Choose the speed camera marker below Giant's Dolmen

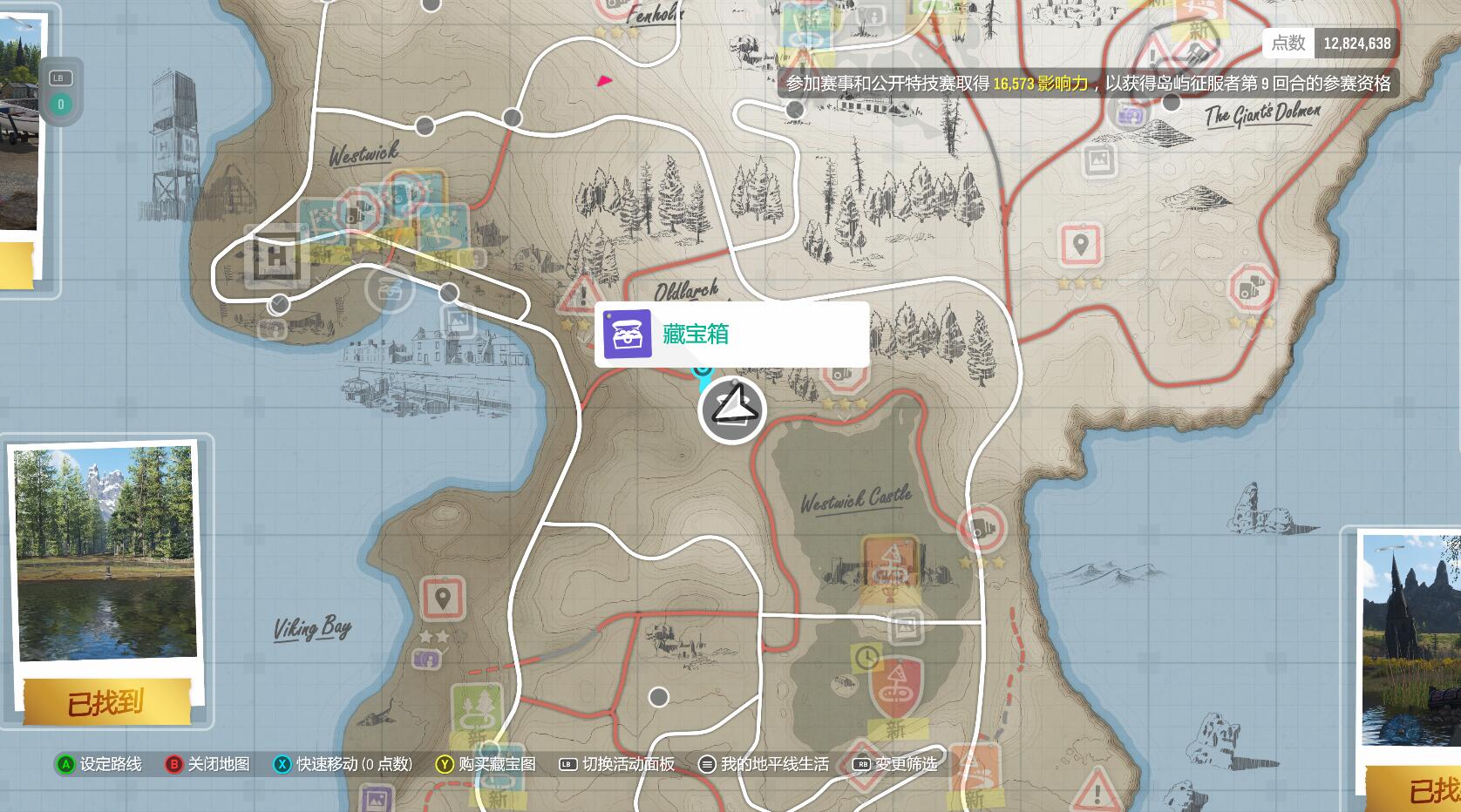pyautogui.click(x=1252, y=288)
